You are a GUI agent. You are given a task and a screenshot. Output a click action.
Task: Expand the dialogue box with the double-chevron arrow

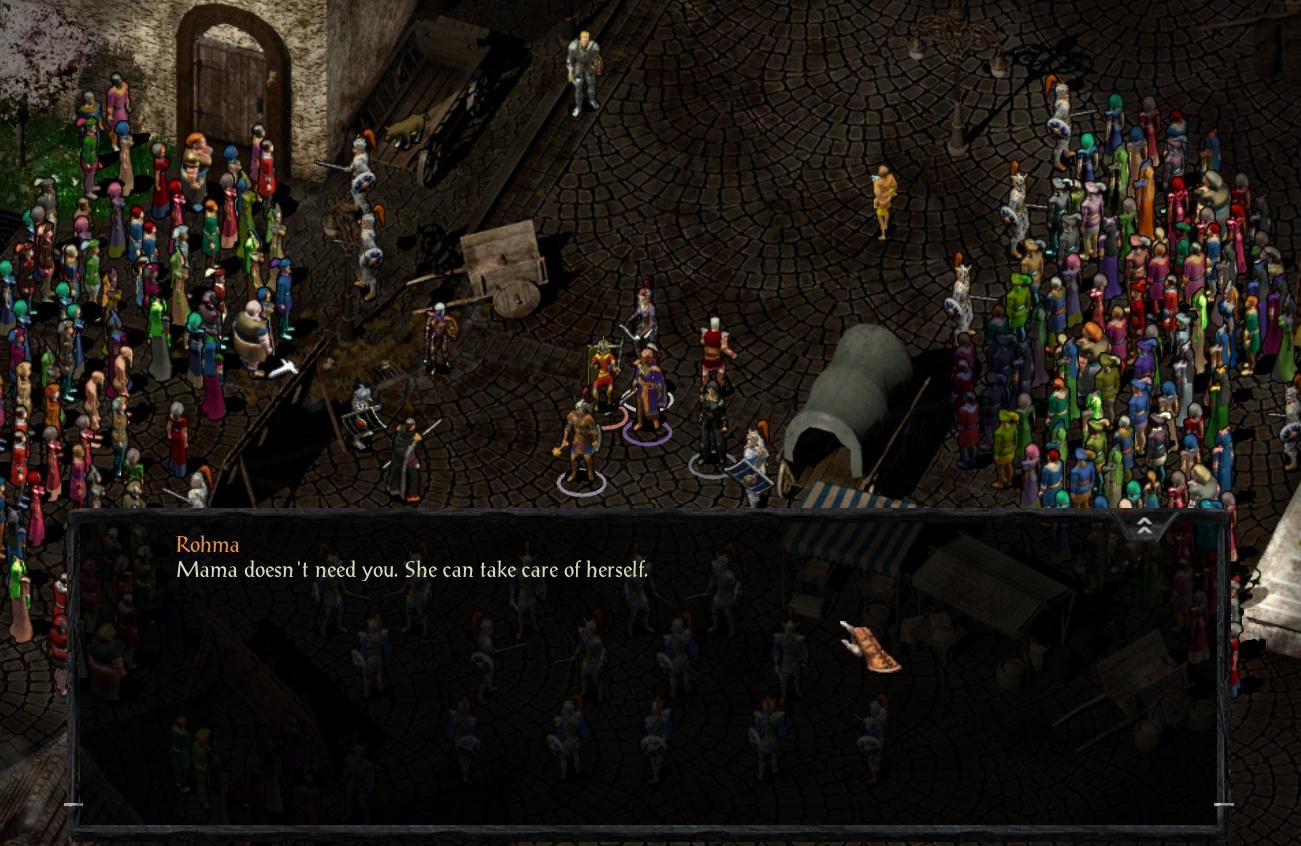[1144, 525]
